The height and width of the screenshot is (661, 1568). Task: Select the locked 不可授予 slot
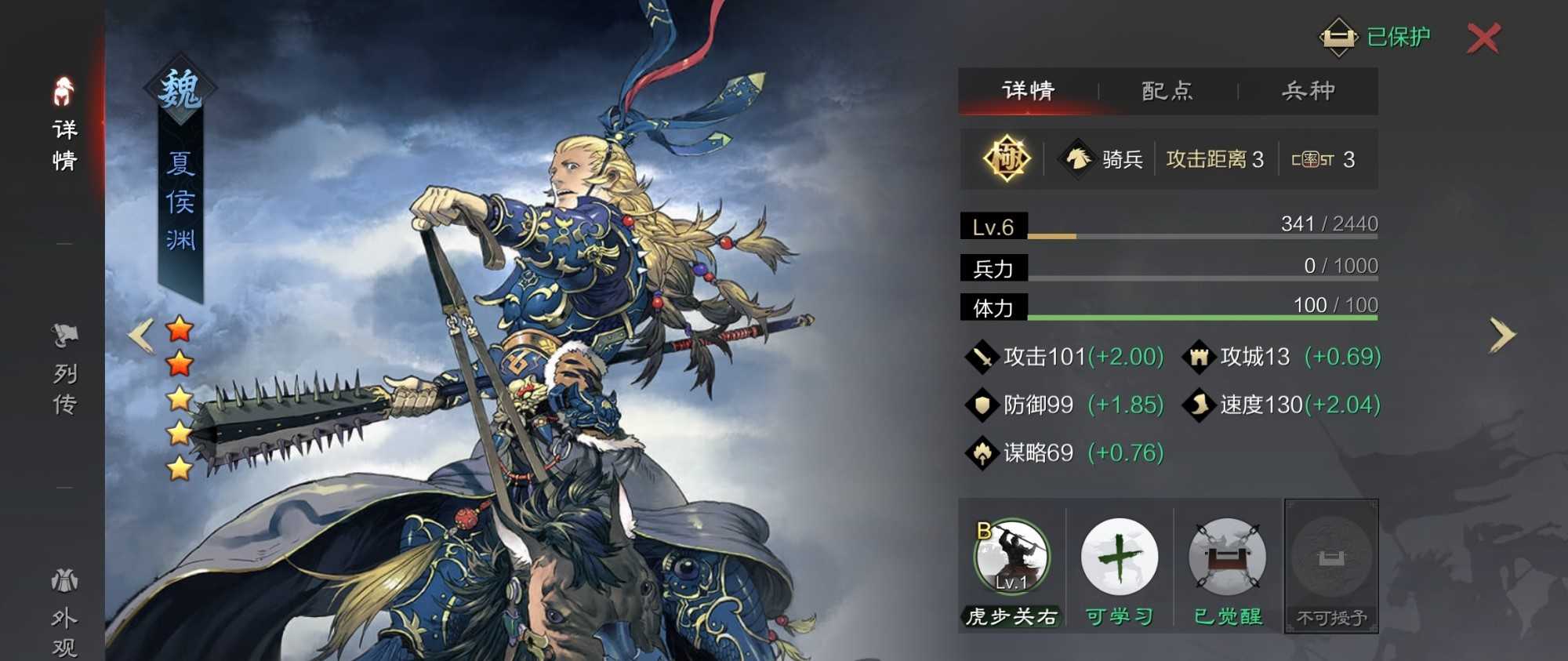(x=1331, y=565)
